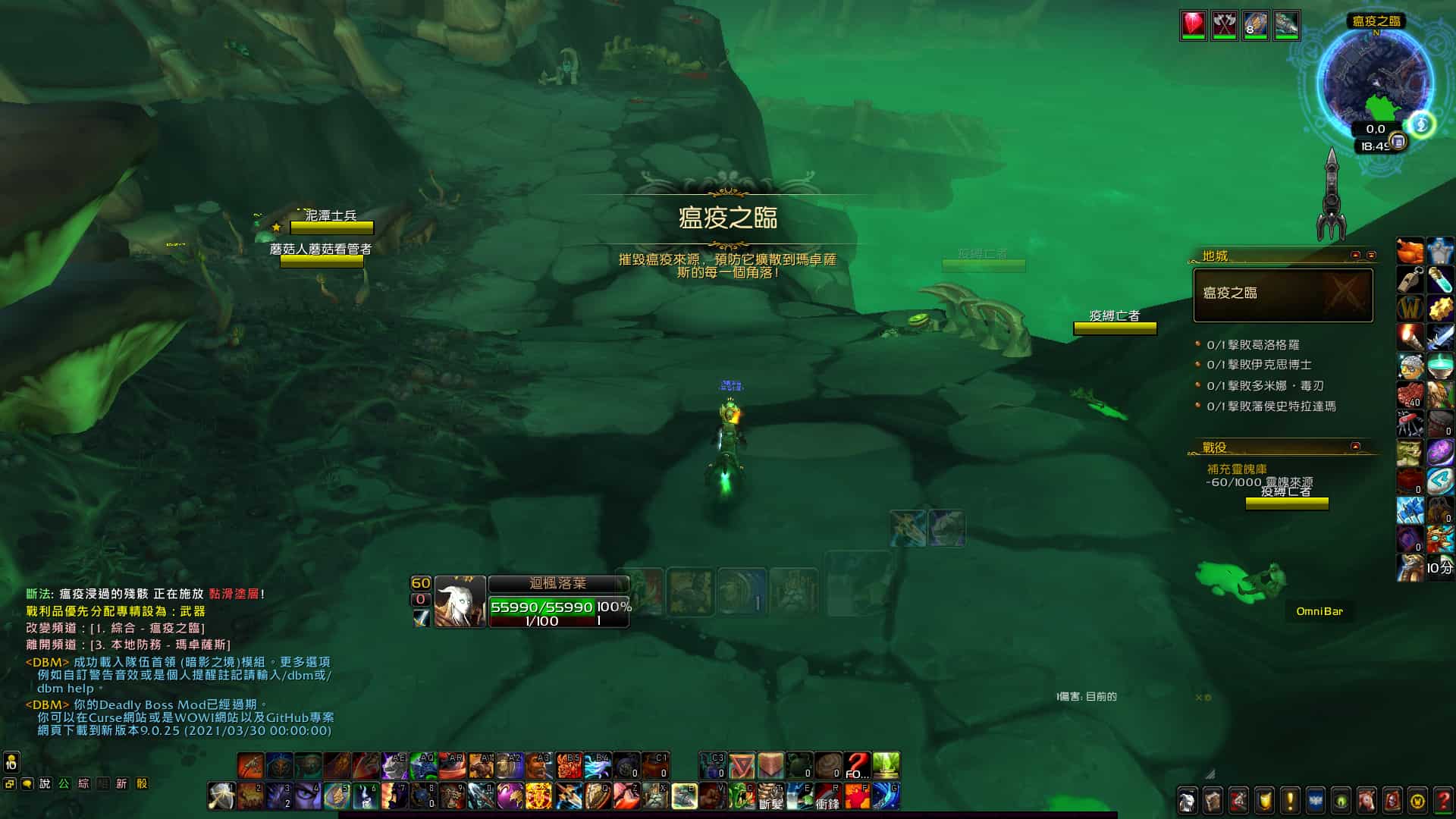The image size is (1456, 819).
Task: Open the quest log exclamation mark button
Action: [x=1290, y=800]
